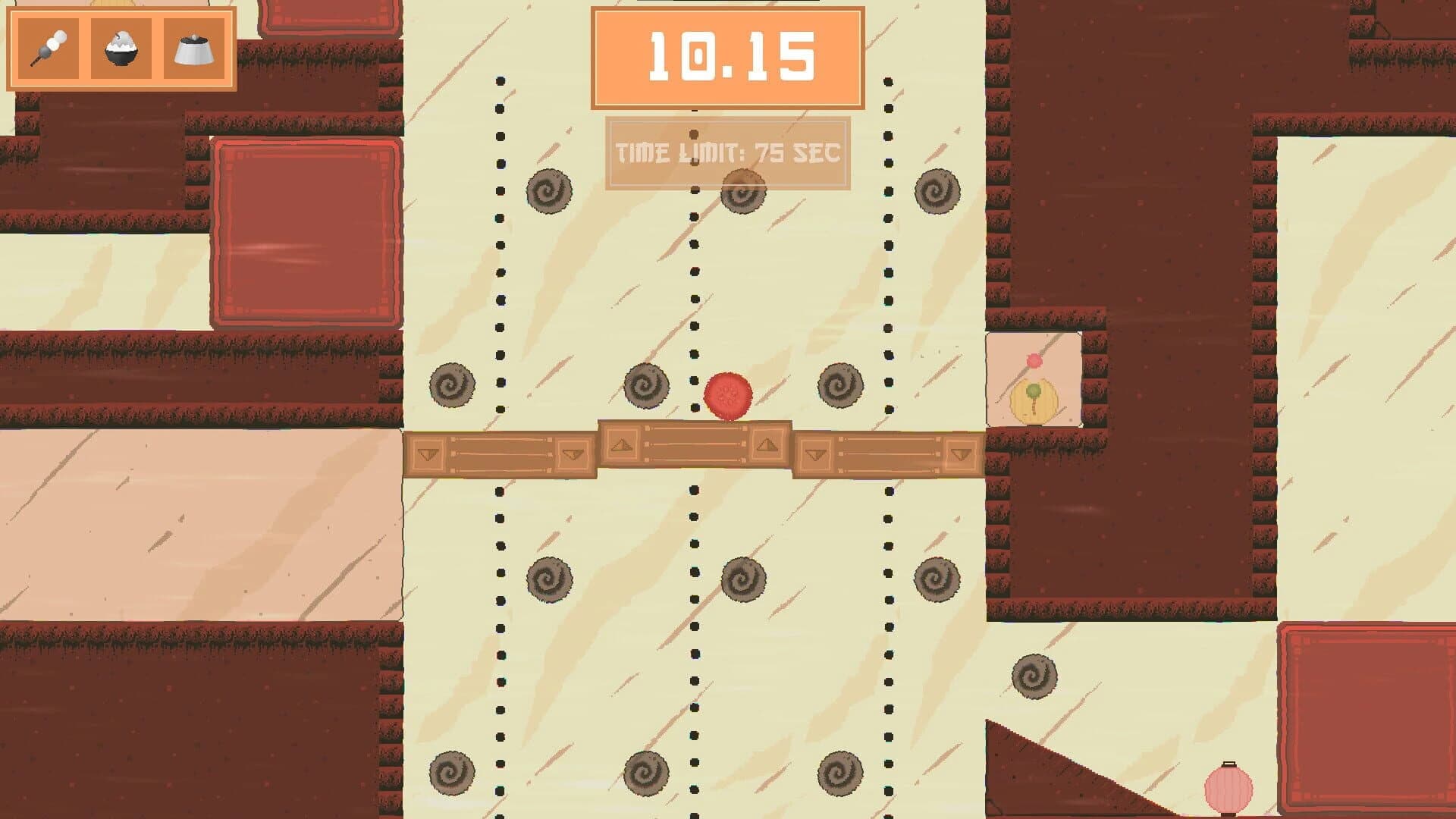
Task: Select the middle slot of the dessert menu
Action: (x=120, y=47)
